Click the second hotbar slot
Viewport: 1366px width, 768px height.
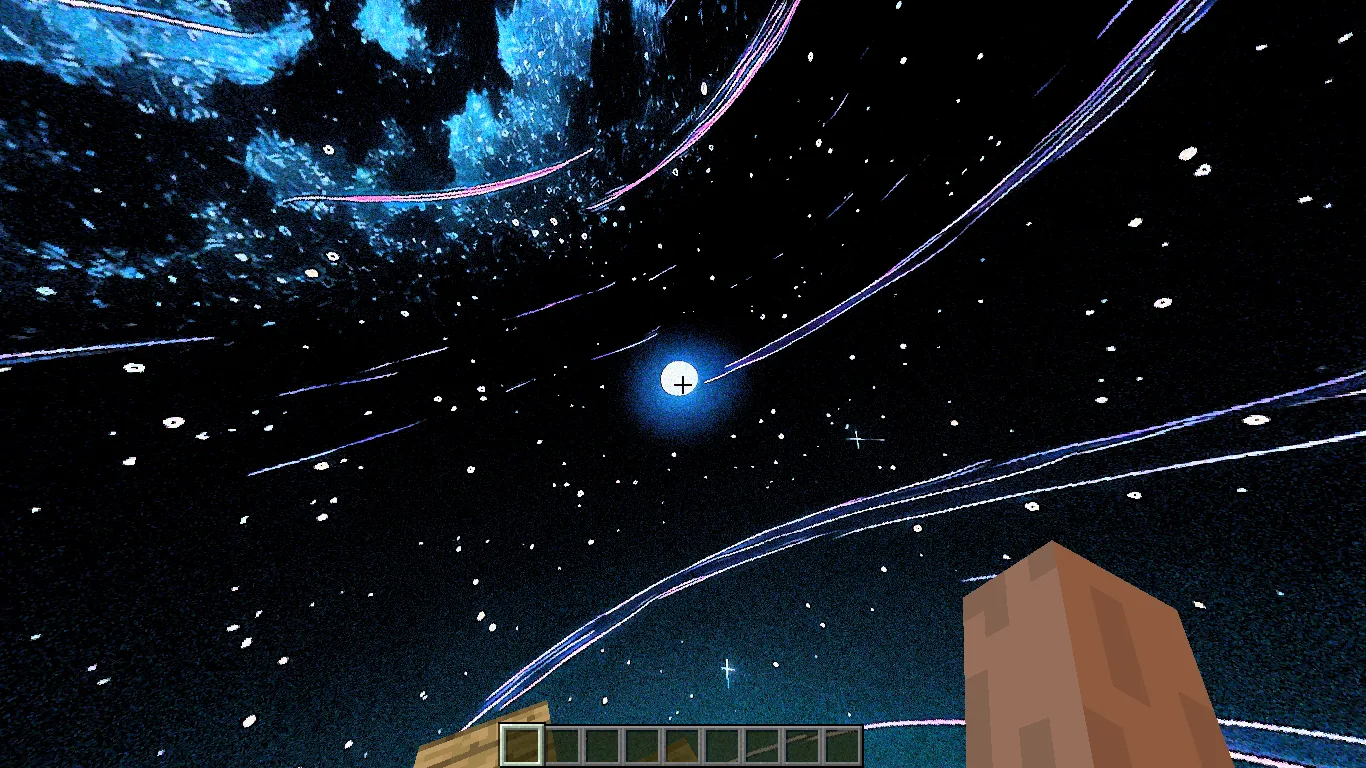point(562,745)
